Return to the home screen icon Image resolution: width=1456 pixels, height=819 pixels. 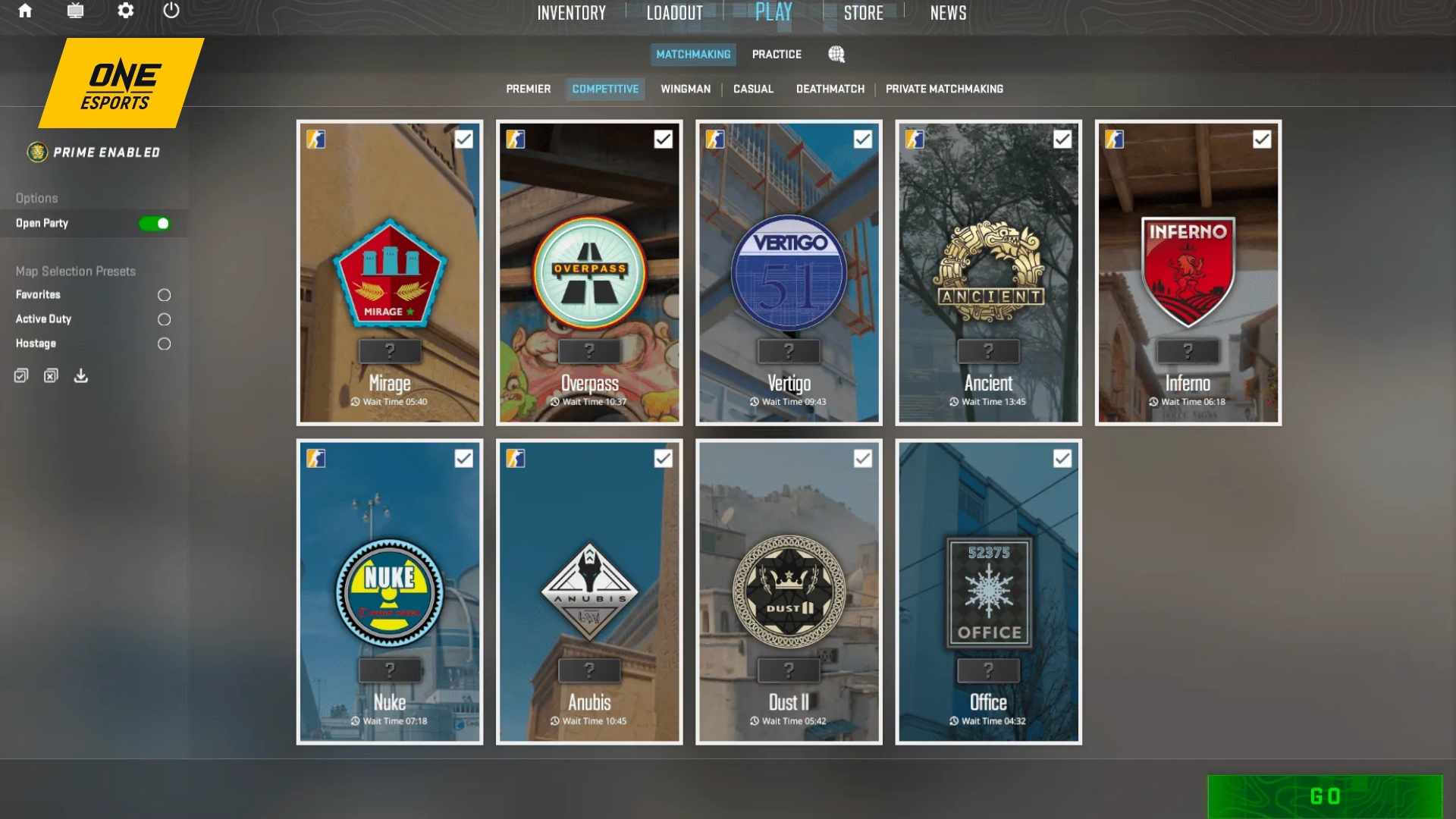point(25,11)
